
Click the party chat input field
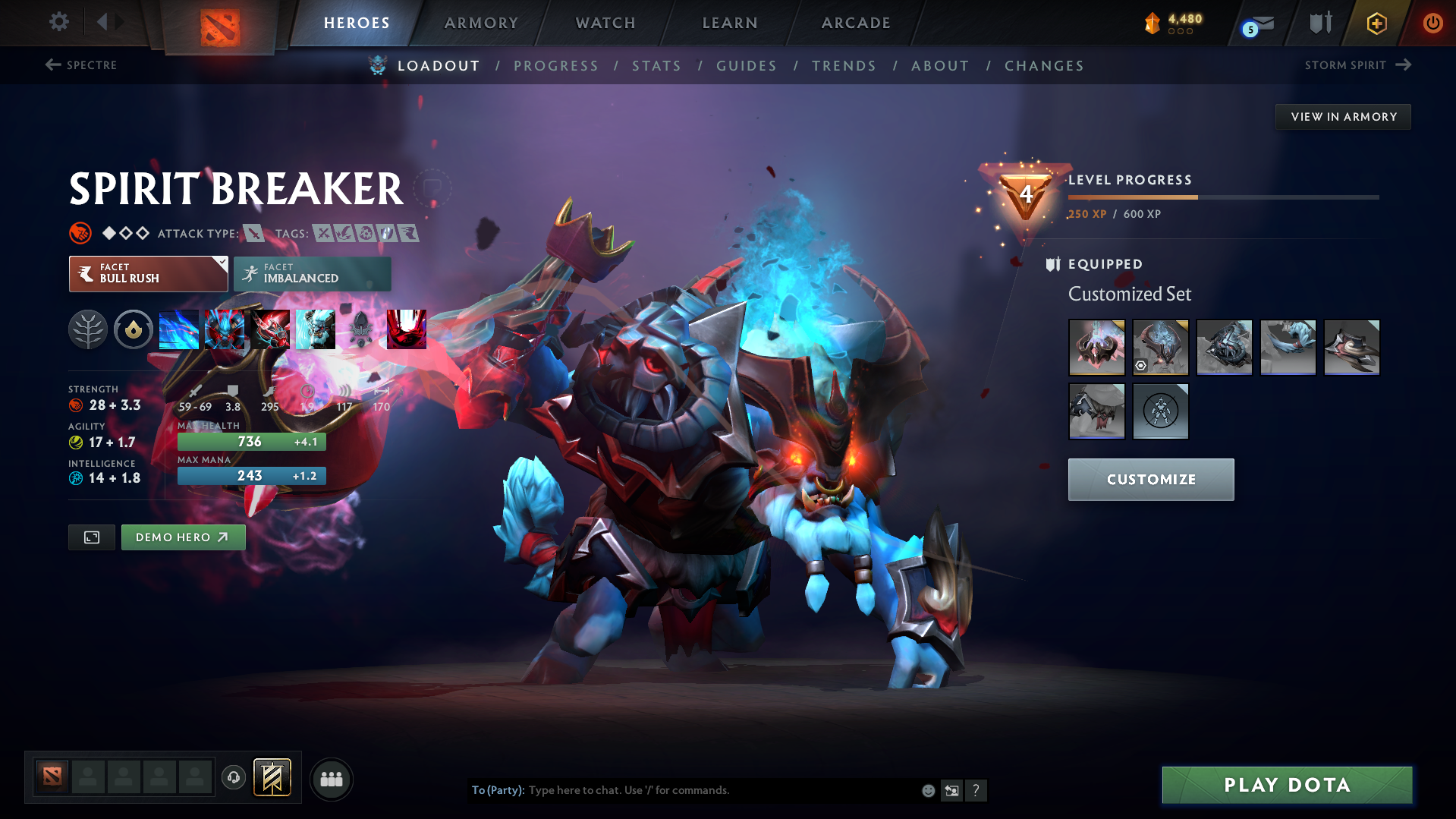(x=683, y=790)
